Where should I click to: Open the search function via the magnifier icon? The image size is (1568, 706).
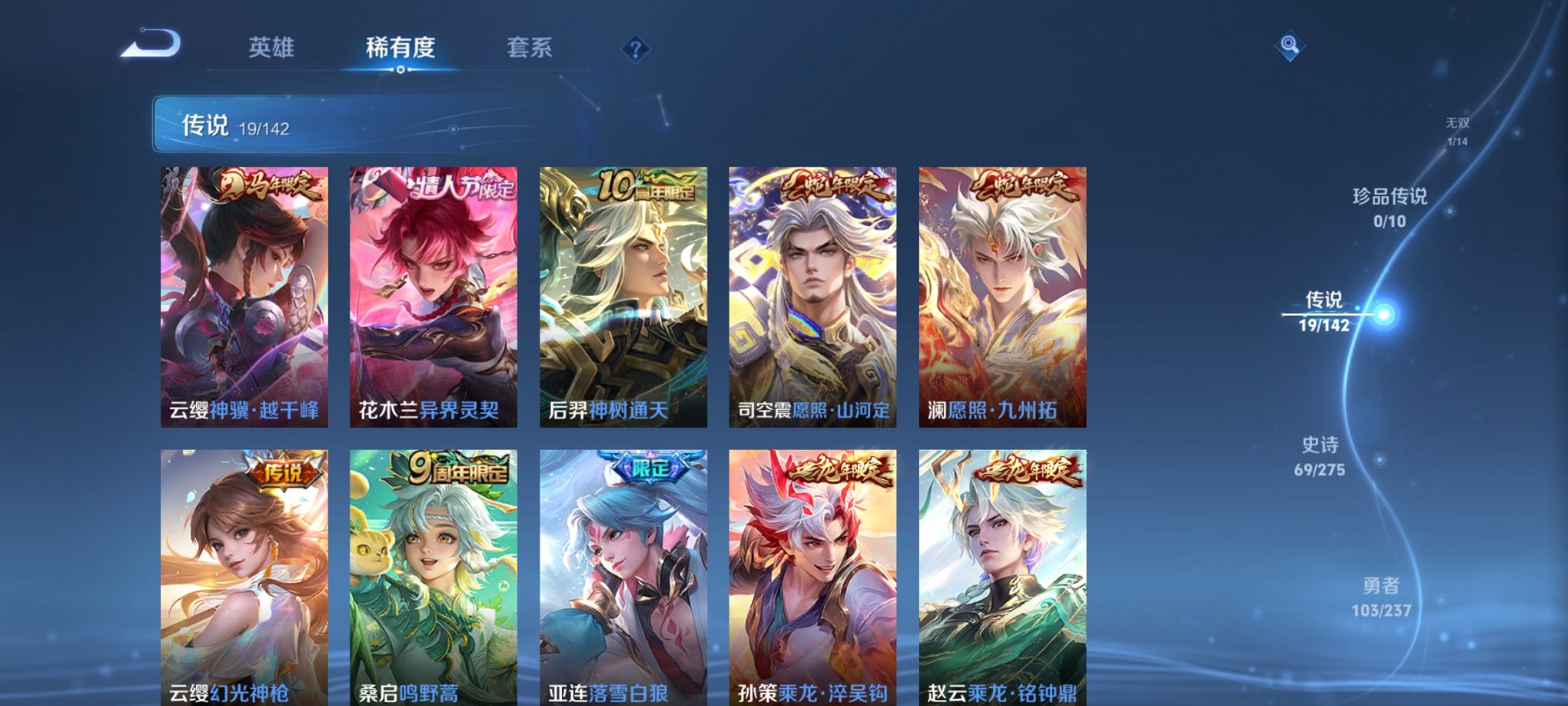[x=1291, y=44]
